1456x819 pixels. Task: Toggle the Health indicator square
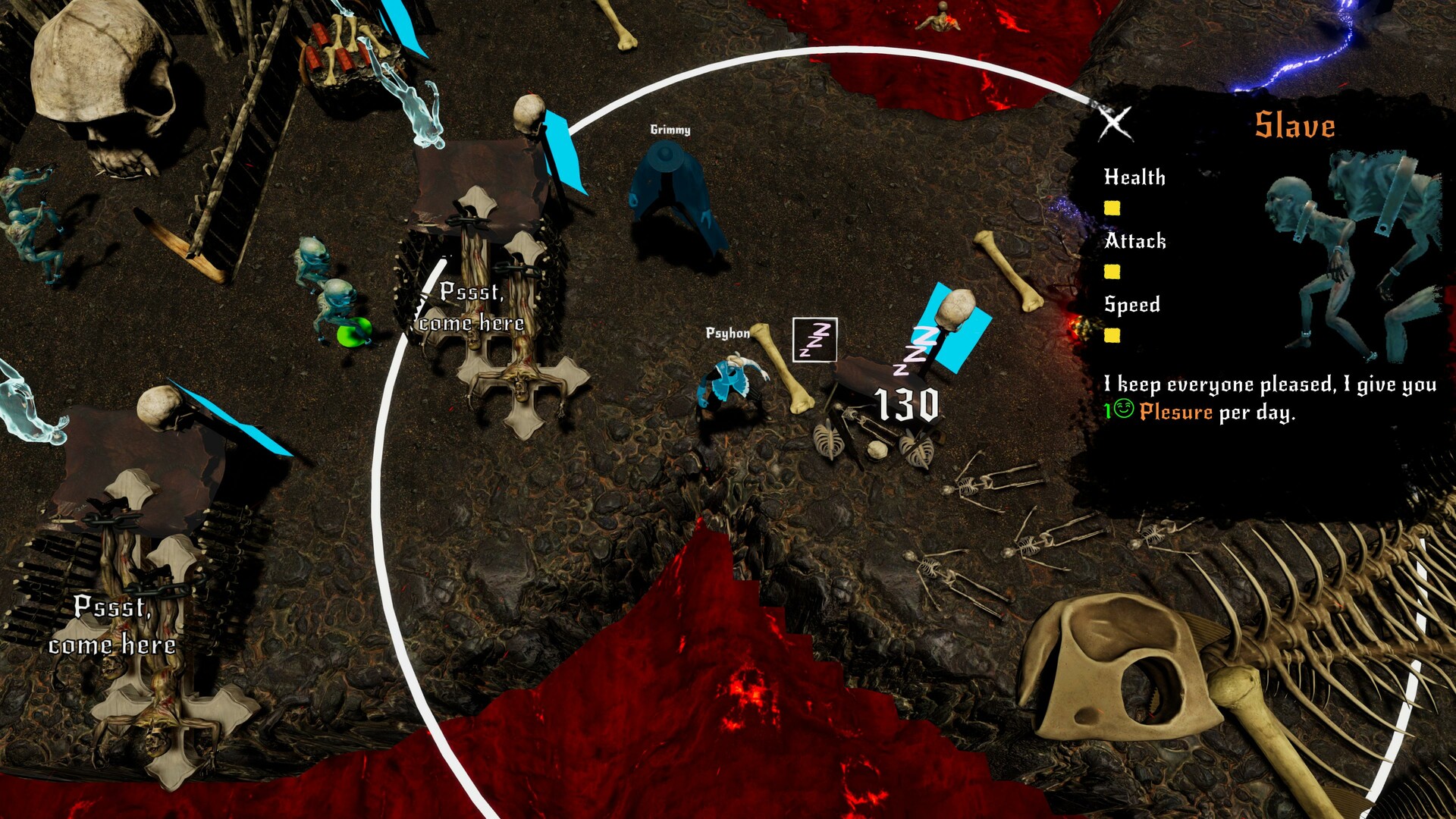coord(1112,206)
